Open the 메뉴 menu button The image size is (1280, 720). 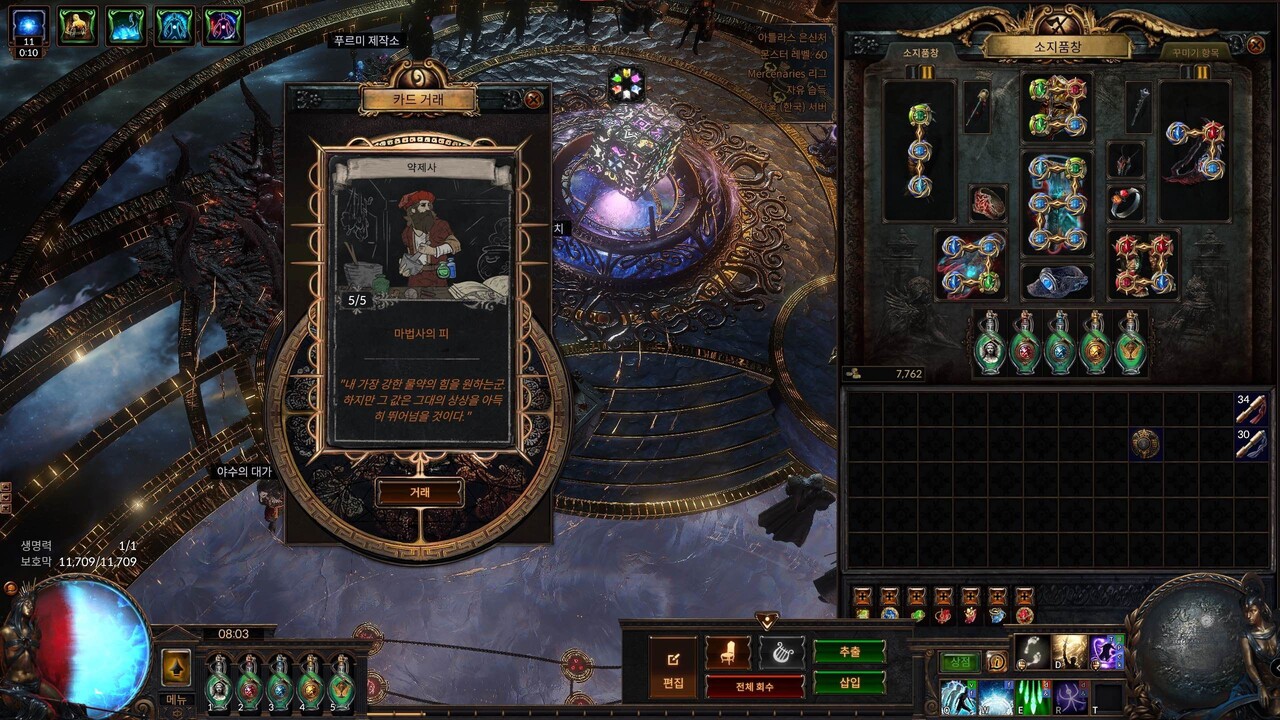point(176,699)
